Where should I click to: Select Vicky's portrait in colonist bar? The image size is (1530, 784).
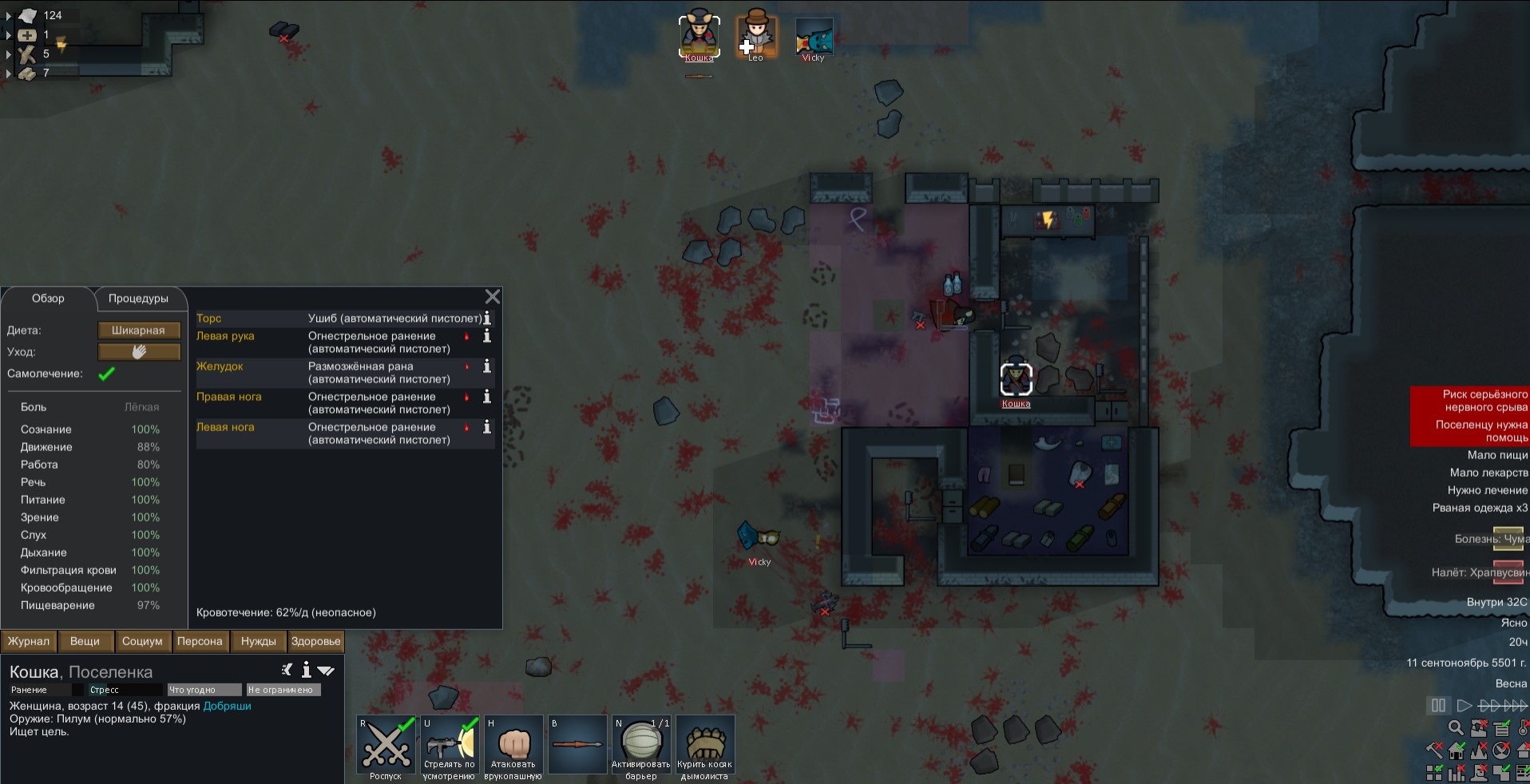point(814,38)
